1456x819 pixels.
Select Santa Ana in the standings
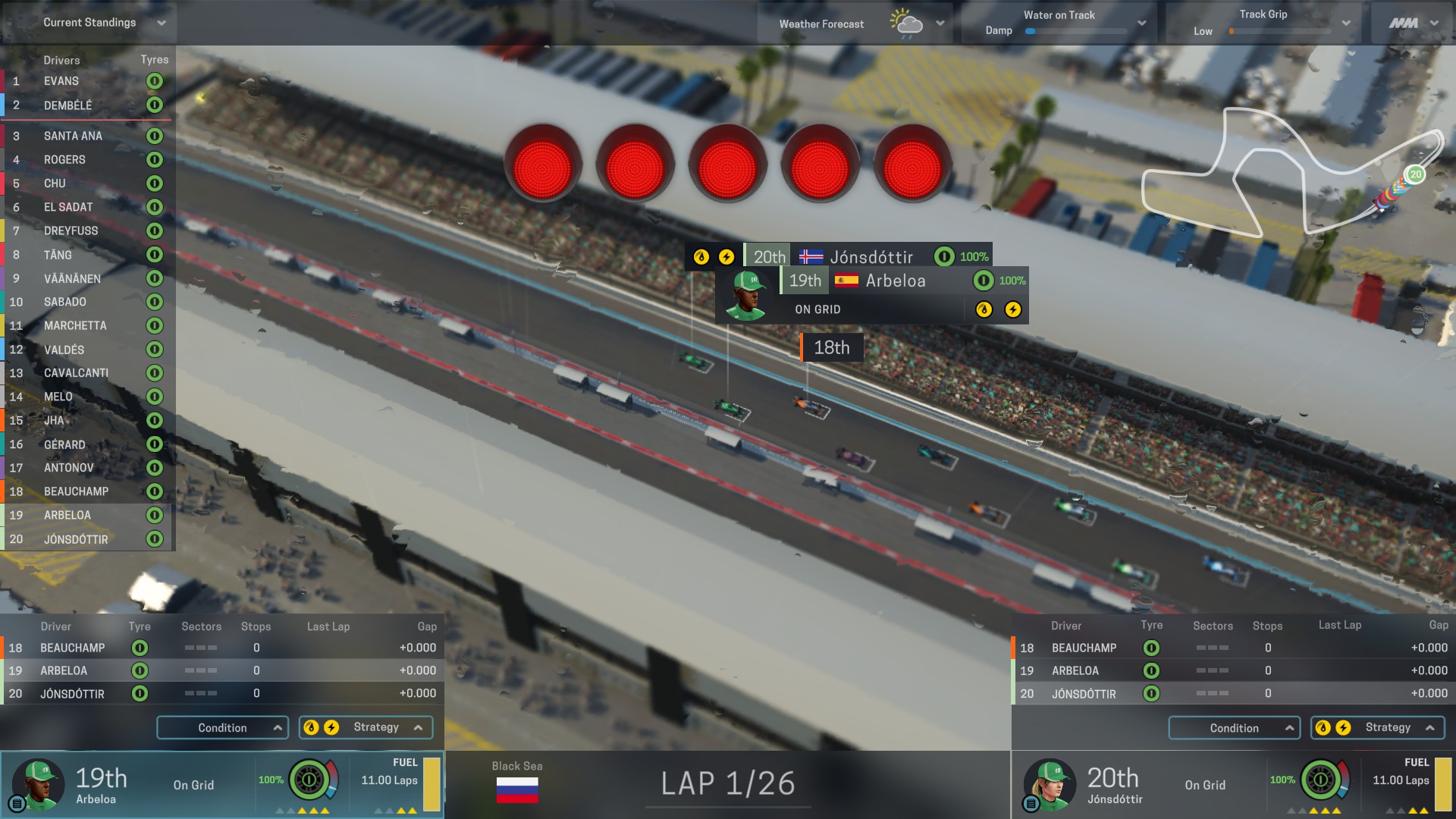click(73, 136)
